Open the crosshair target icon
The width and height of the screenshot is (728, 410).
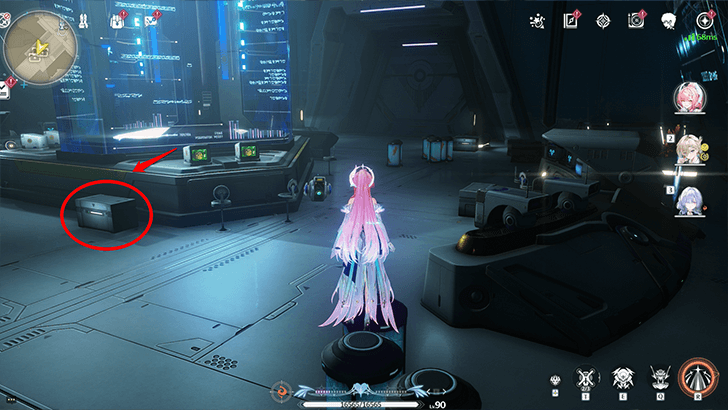pos(602,20)
